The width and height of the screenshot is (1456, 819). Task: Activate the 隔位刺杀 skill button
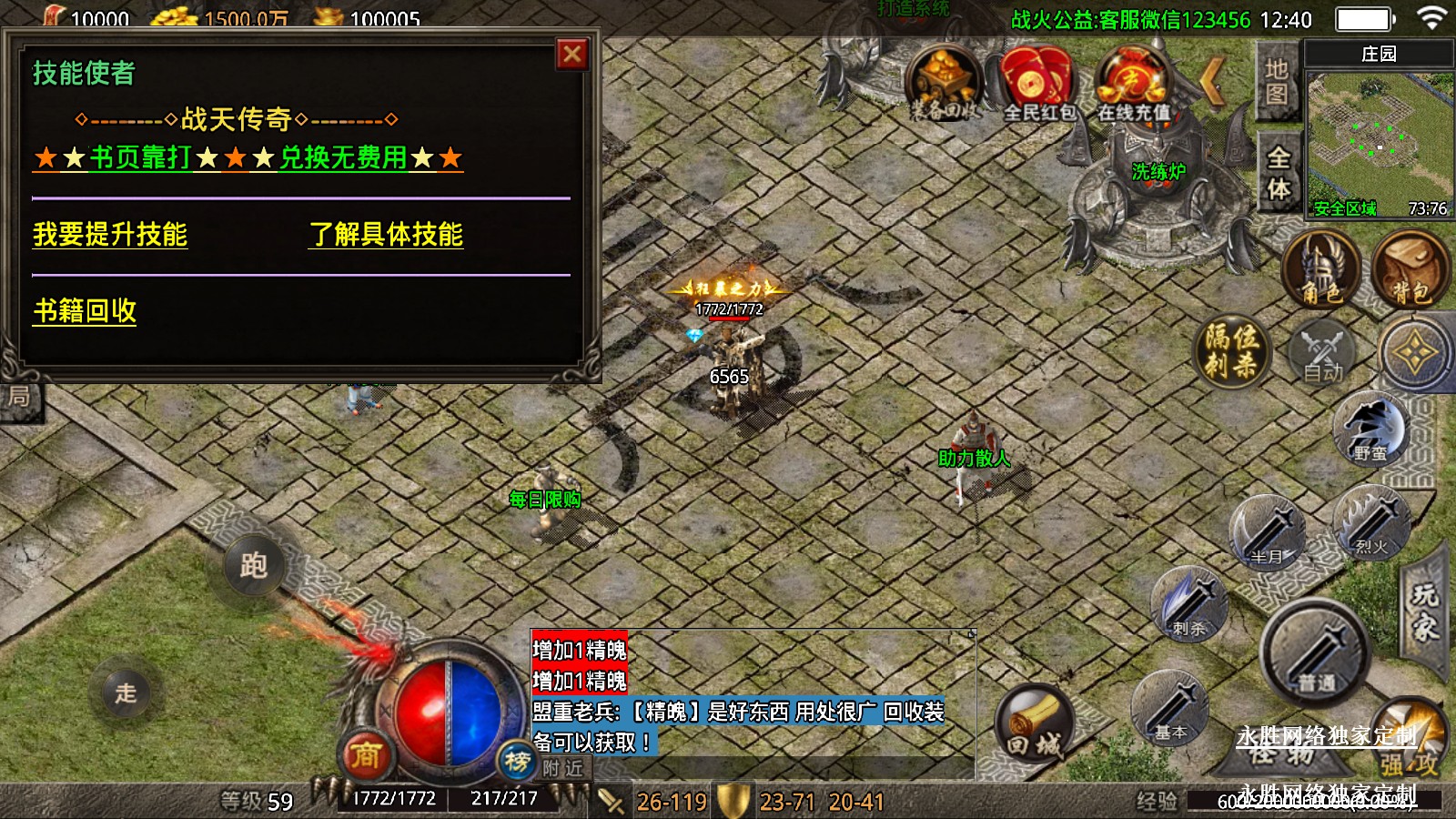tap(1232, 351)
